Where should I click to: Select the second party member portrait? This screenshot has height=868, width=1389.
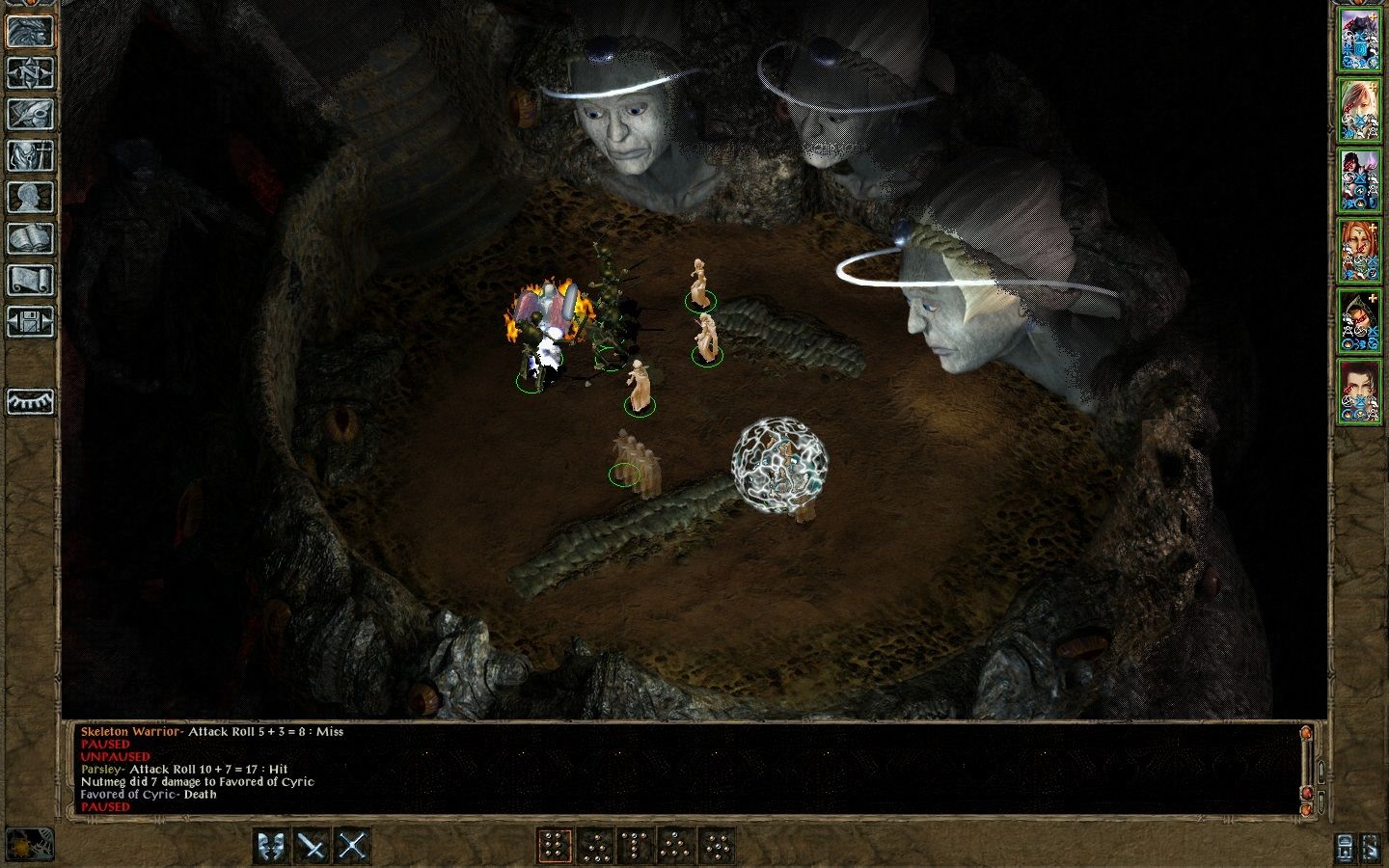click(x=1360, y=110)
